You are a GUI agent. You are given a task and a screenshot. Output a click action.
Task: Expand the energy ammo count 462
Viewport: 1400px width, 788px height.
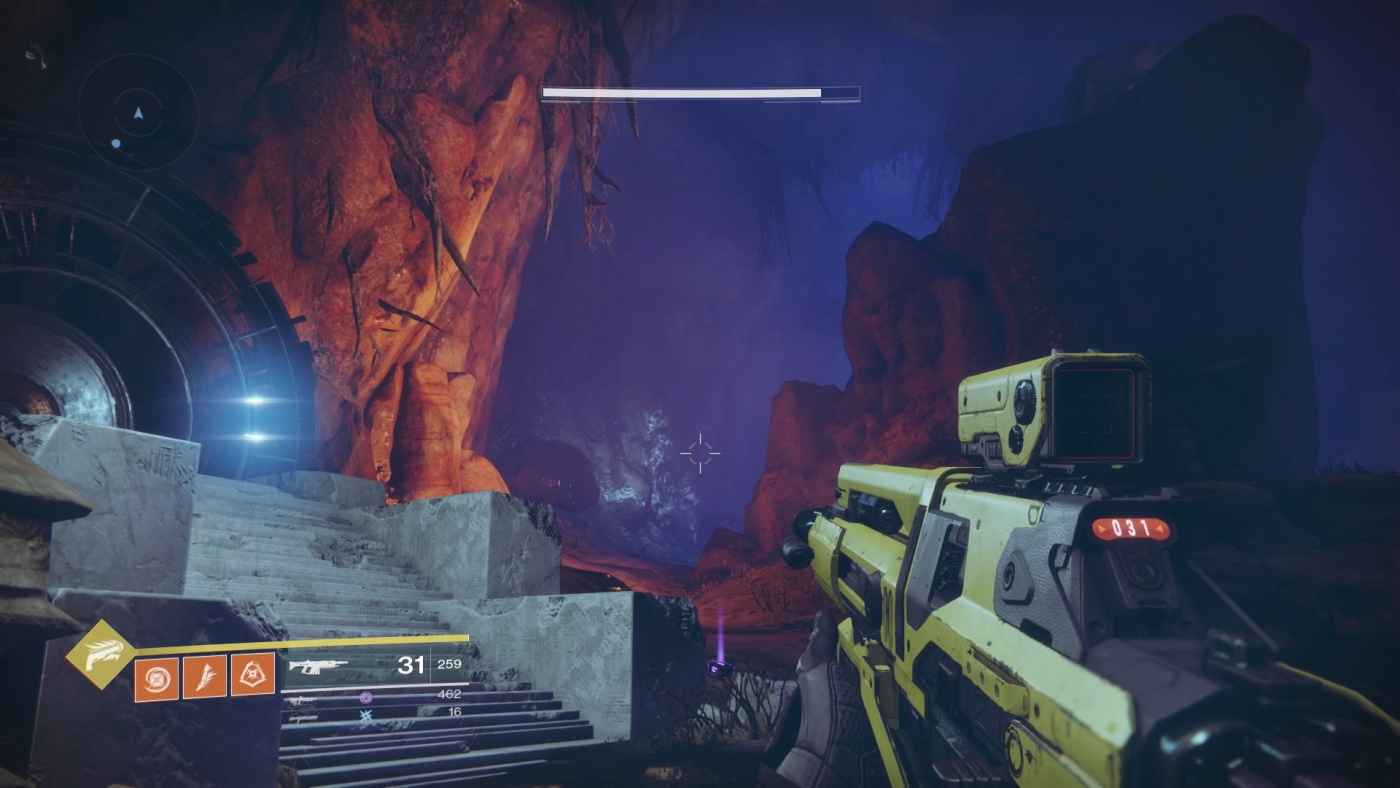coord(450,694)
